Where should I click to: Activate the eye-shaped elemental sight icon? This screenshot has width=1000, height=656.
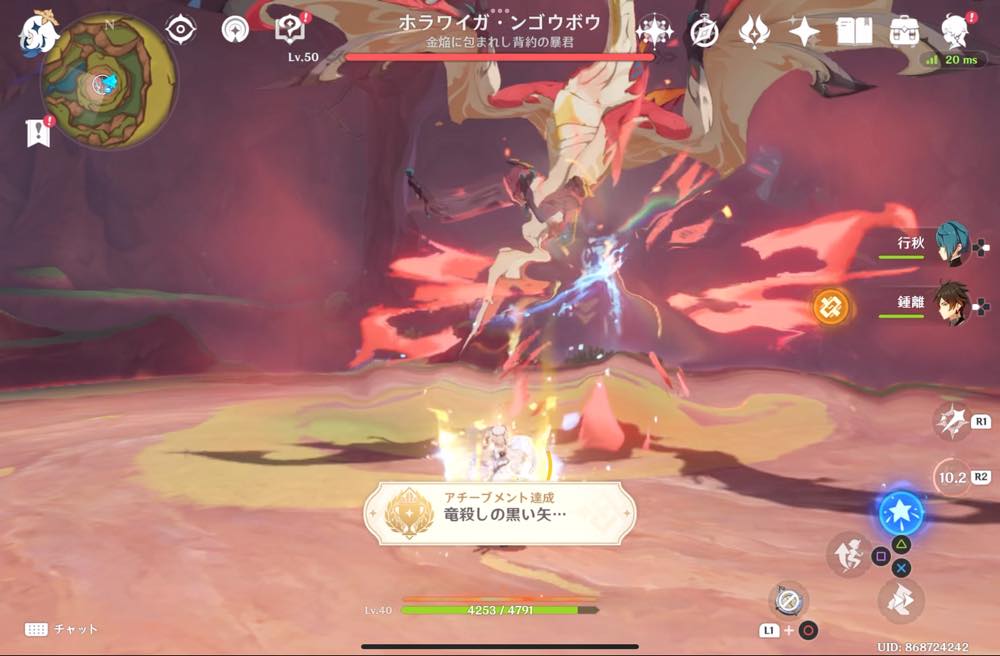click(181, 30)
